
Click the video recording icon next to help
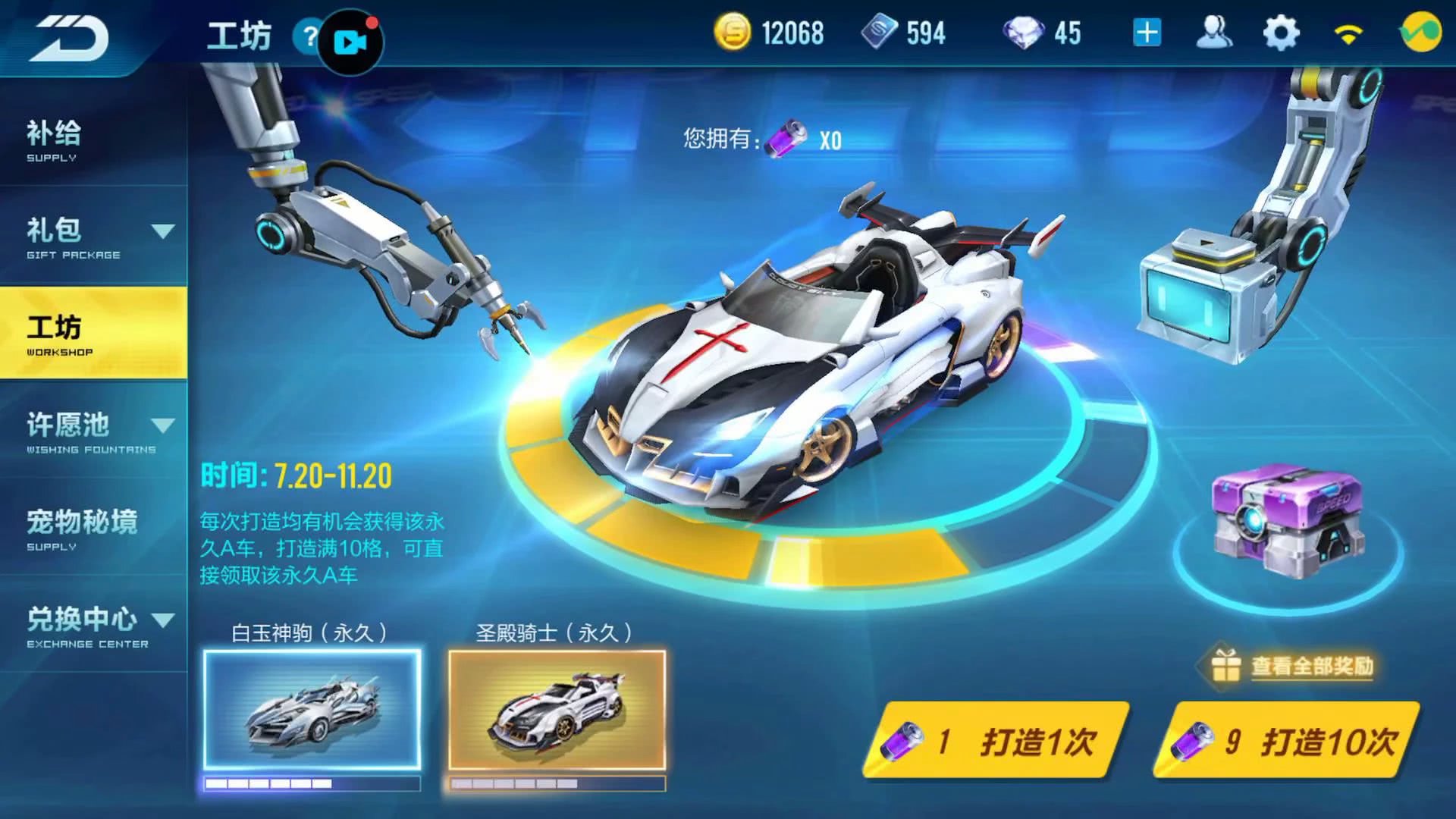pos(350,42)
